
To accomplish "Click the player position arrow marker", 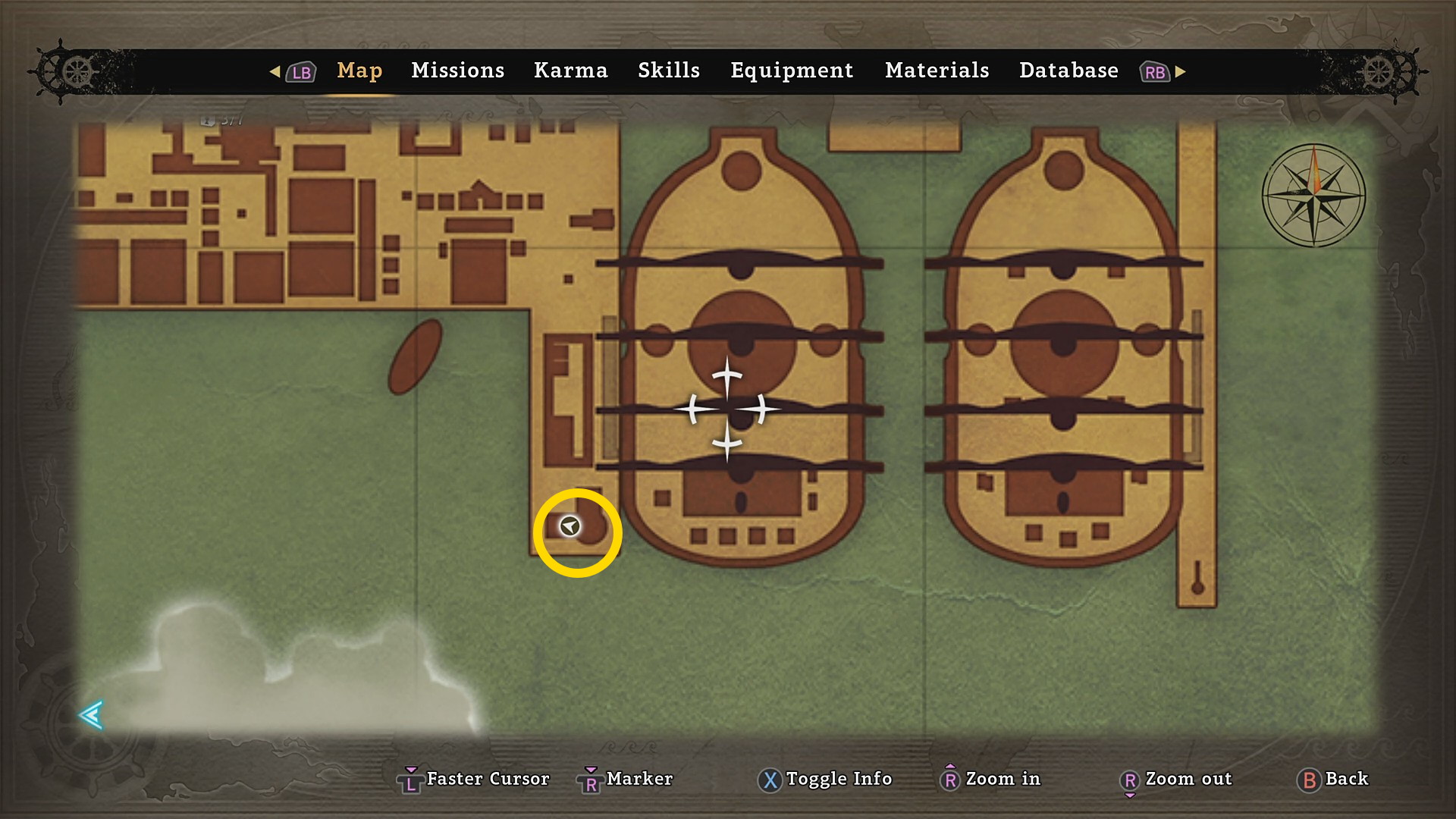I will point(570,526).
